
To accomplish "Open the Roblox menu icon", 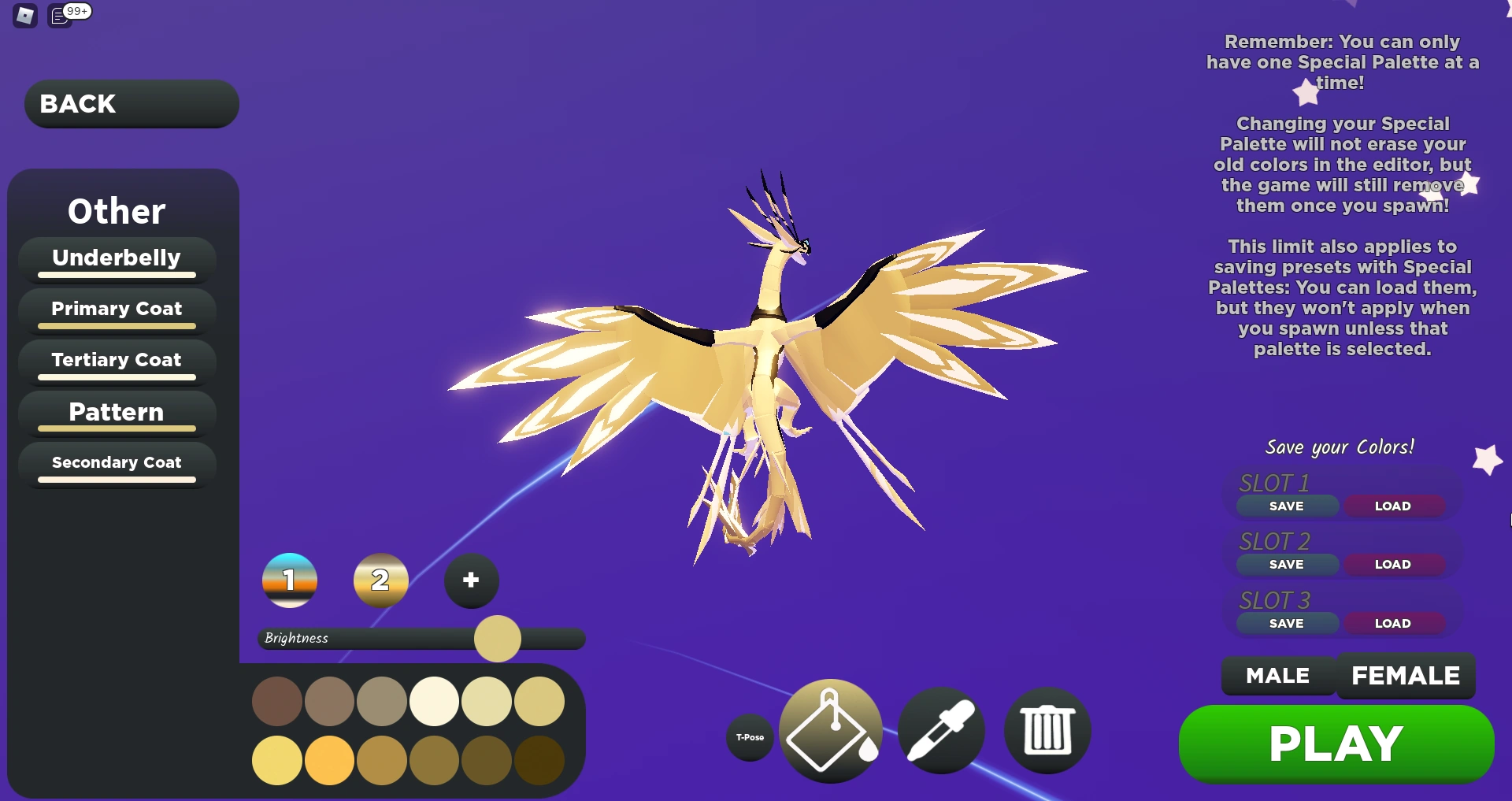I will [x=24, y=14].
